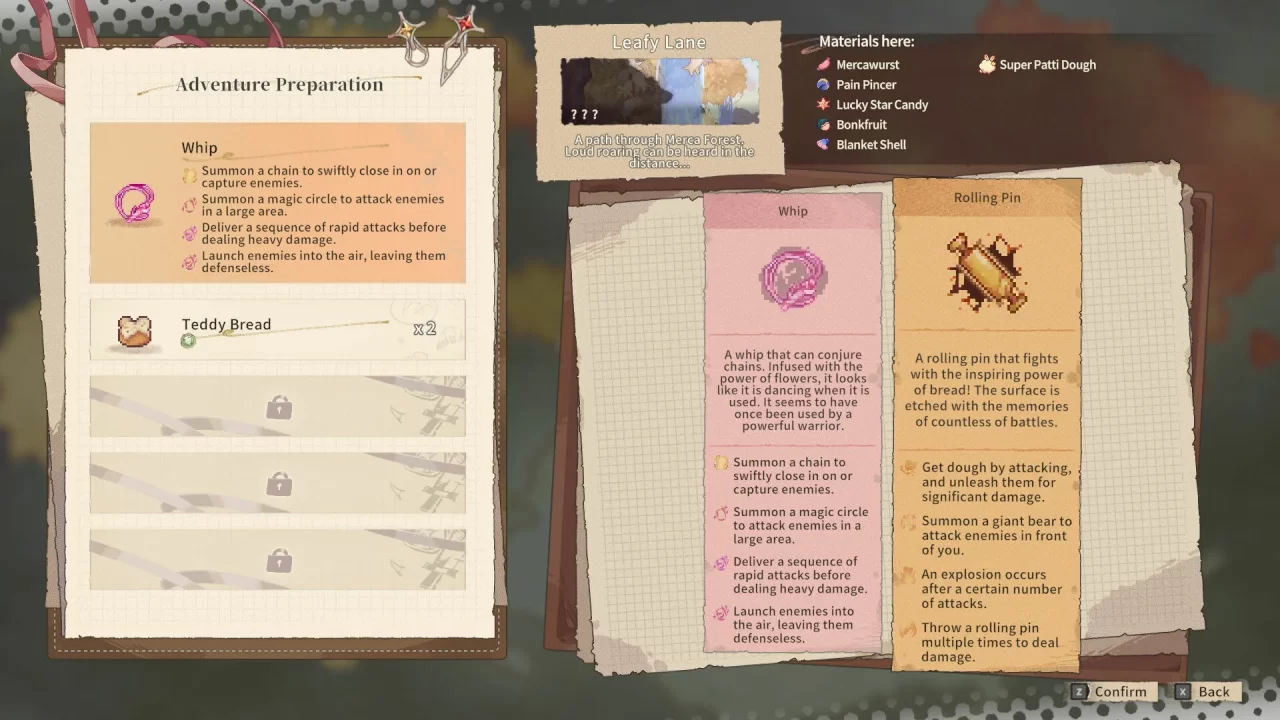The image size is (1280, 720).
Task: Click the Pain Pincer material icon
Action: 823,84
